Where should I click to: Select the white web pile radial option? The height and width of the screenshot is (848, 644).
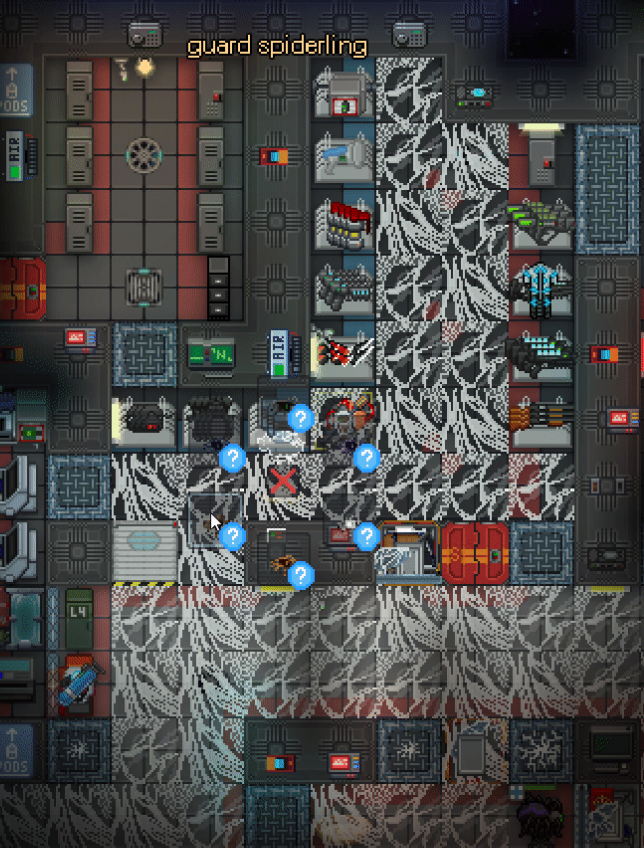pos(278,437)
